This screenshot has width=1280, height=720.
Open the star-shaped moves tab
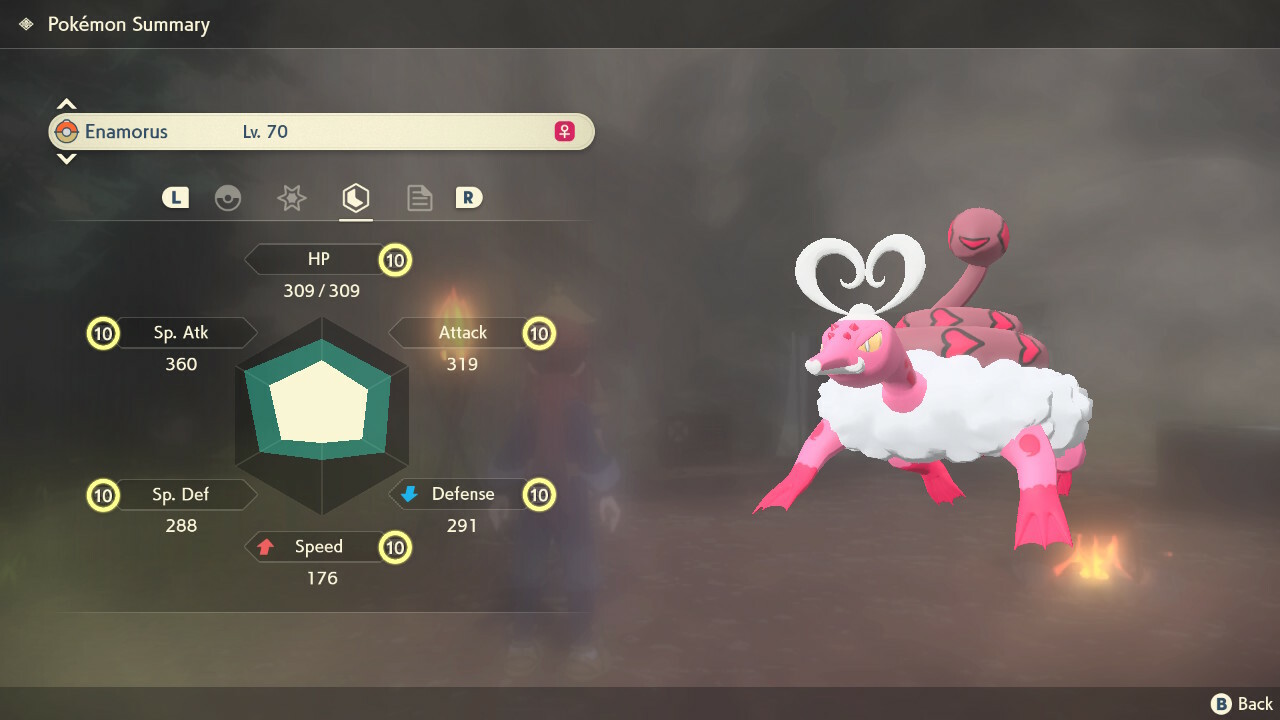[291, 198]
